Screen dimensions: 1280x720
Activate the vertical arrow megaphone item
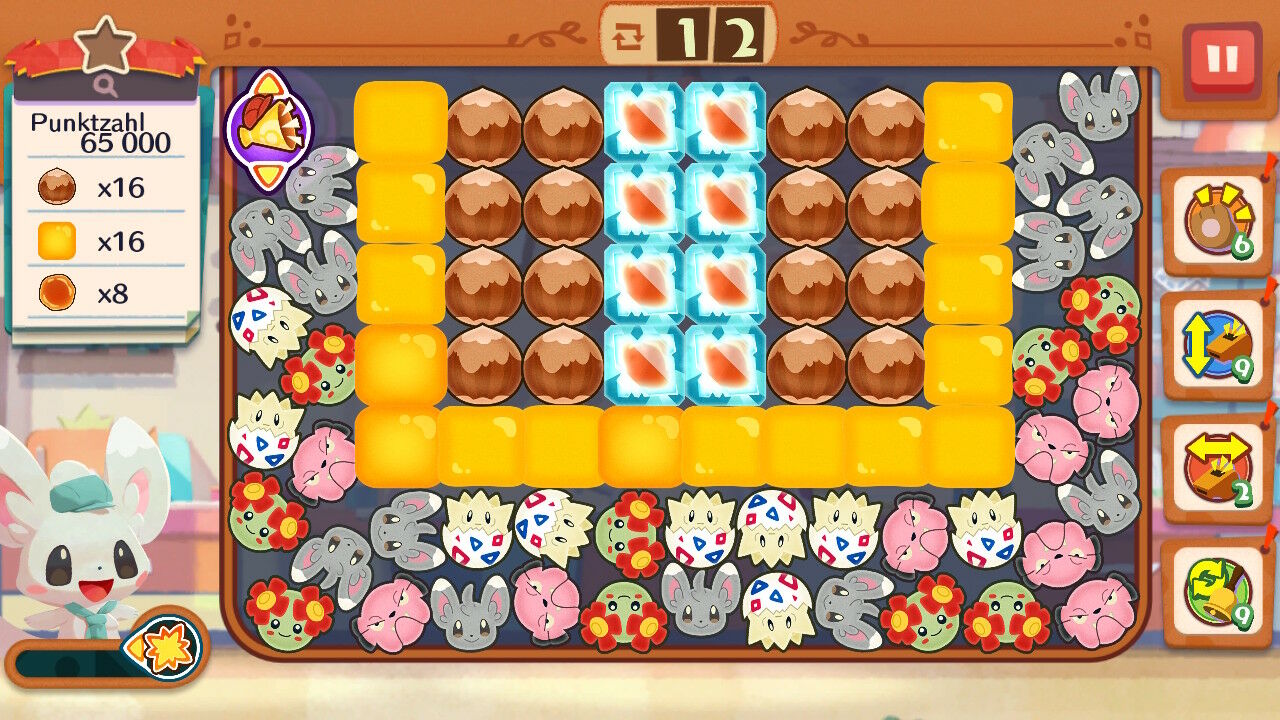click(x=1216, y=346)
